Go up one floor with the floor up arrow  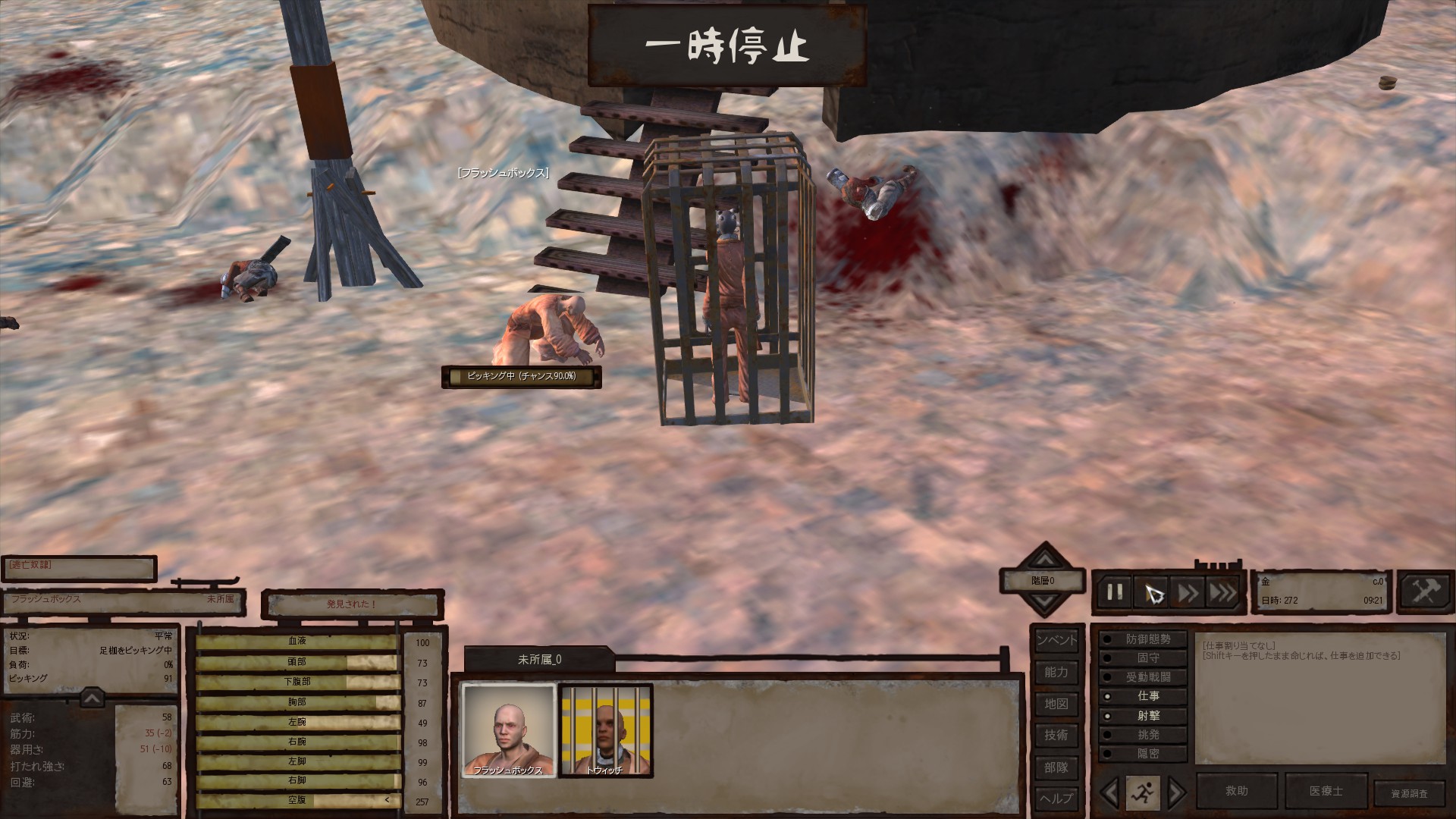click(1045, 560)
